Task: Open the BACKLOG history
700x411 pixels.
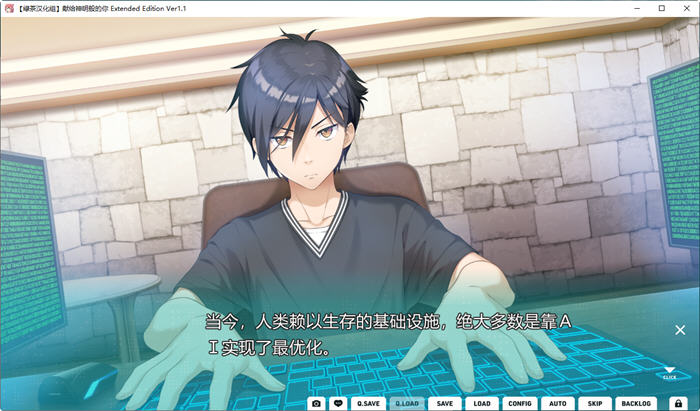Action: (x=637, y=403)
